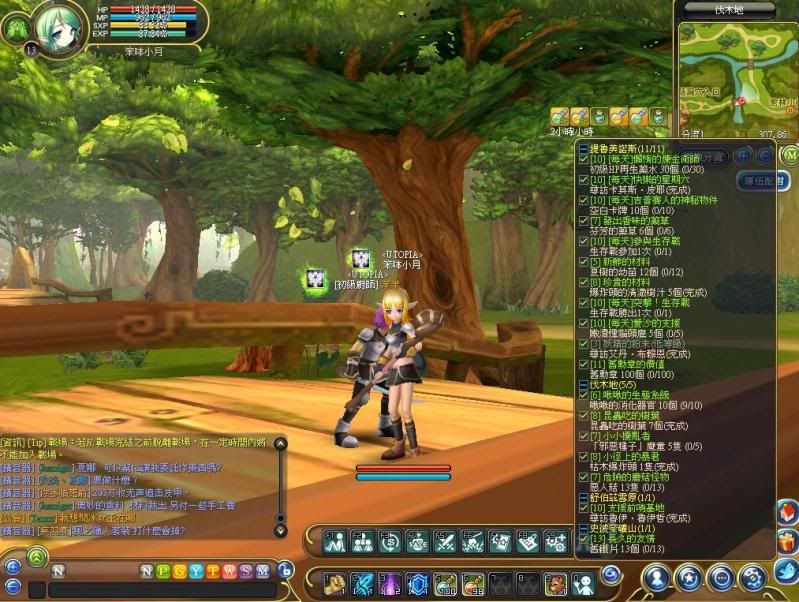Click the blue minus chat size button
This screenshot has width=799, height=602.
click(12, 586)
